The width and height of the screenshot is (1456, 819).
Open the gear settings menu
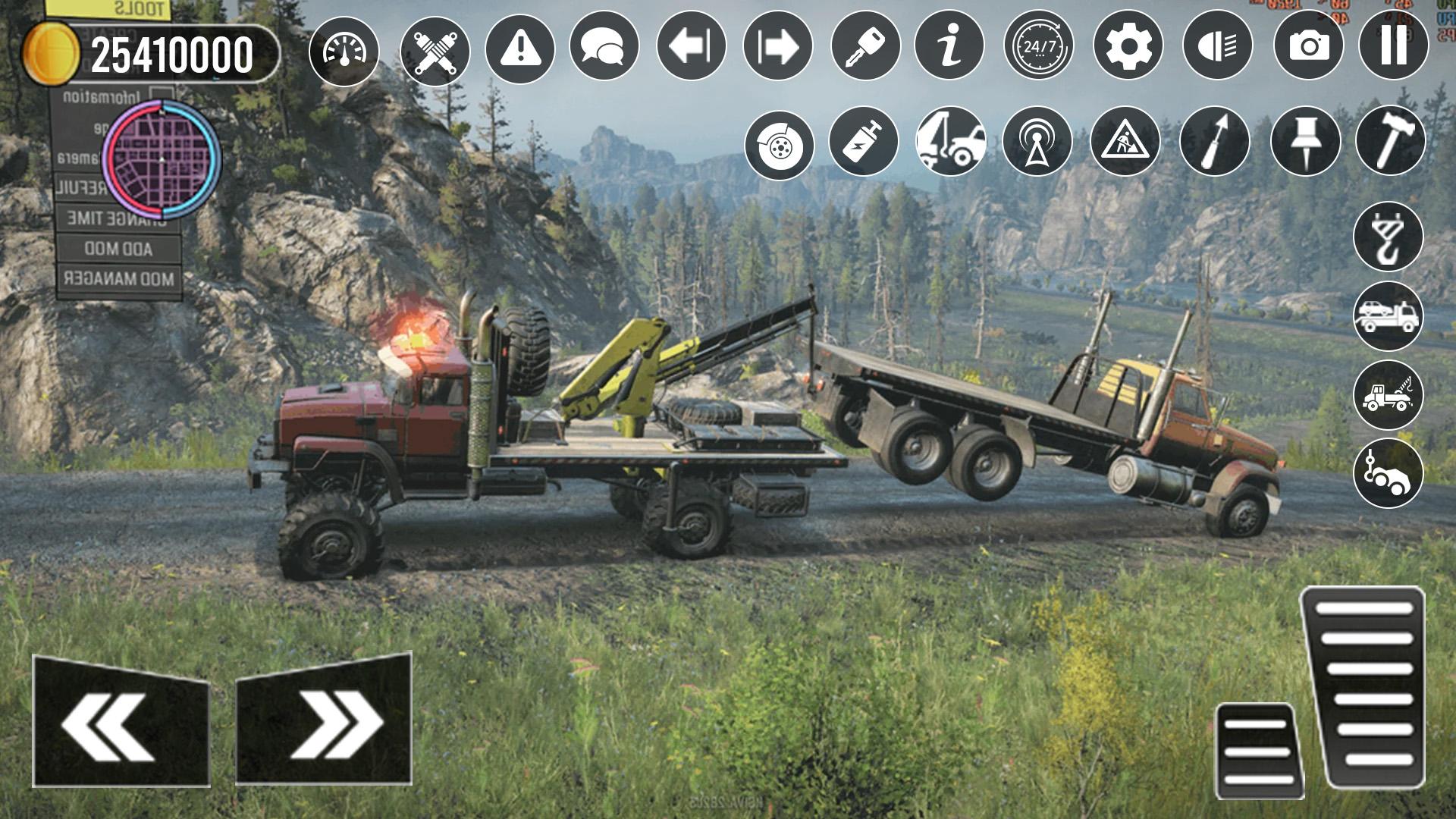[x=1128, y=45]
